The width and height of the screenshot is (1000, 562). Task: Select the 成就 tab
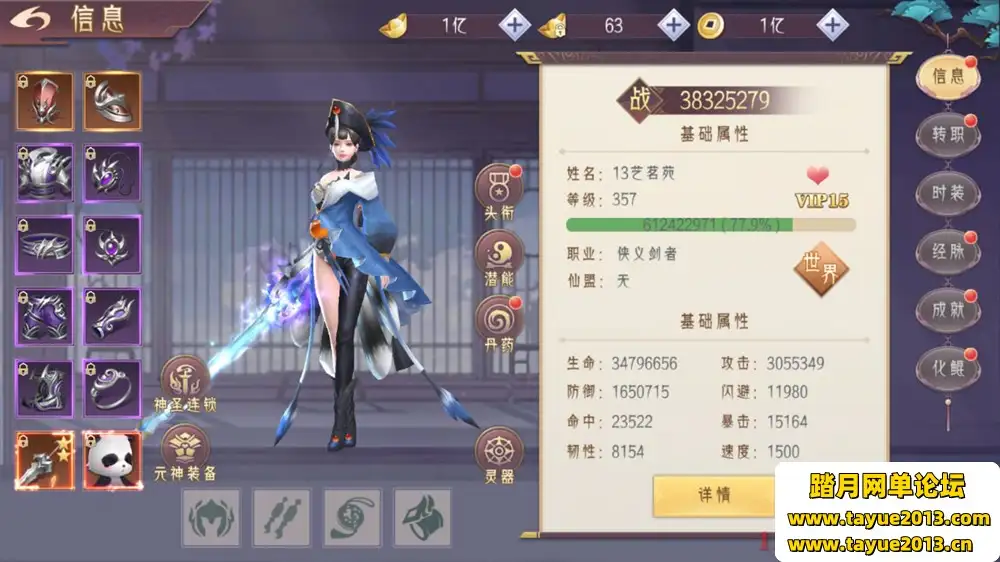947,310
